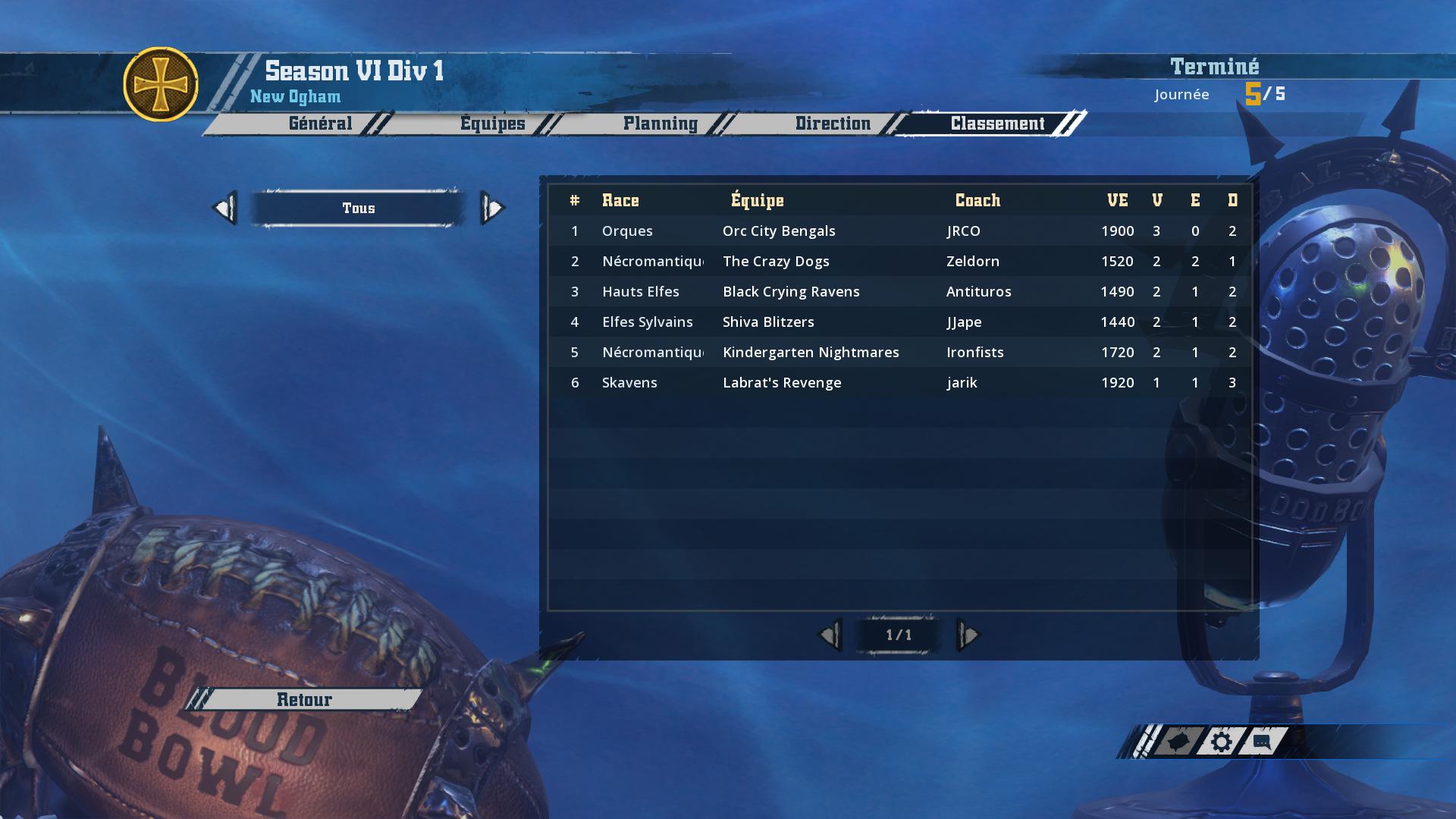Open the Kindergarten Nightmares row
The height and width of the screenshot is (819, 1456).
811,352
